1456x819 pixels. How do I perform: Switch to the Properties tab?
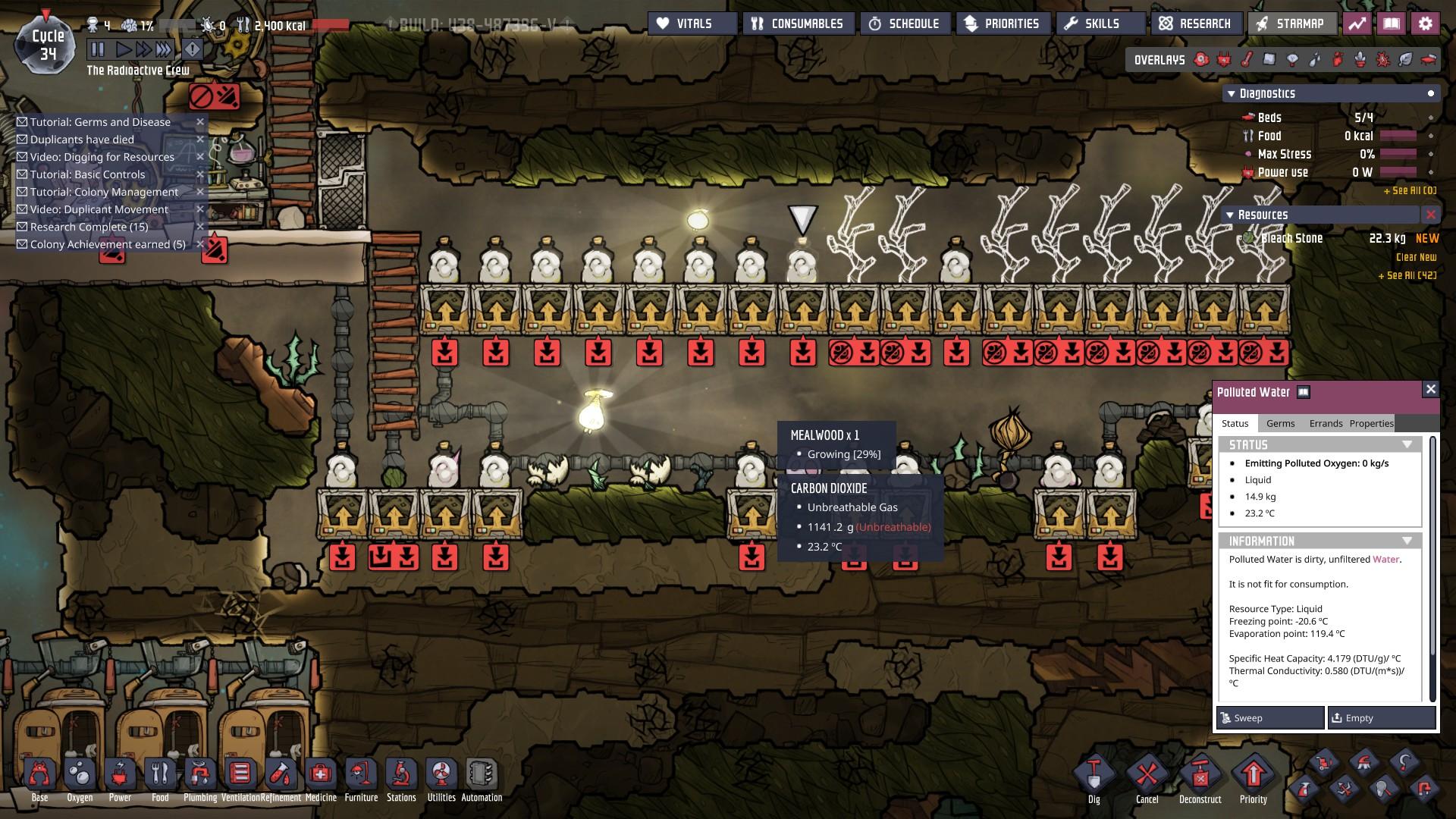(x=1371, y=423)
